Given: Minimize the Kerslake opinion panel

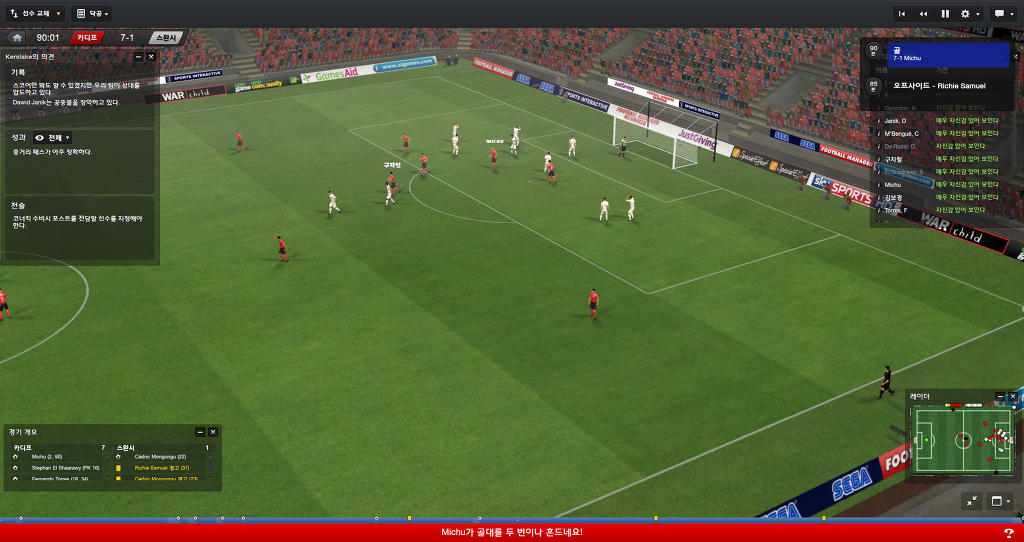Looking at the screenshot, I should tap(138, 57).
